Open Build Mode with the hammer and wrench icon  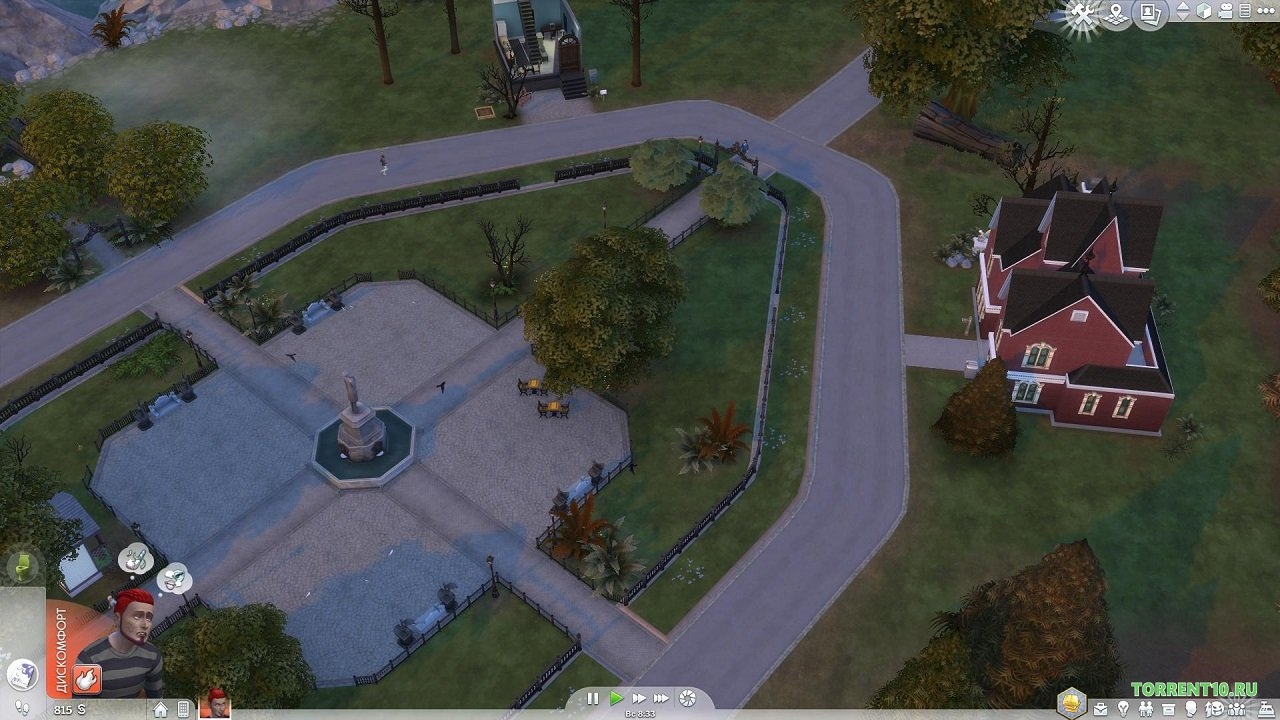coord(1084,13)
